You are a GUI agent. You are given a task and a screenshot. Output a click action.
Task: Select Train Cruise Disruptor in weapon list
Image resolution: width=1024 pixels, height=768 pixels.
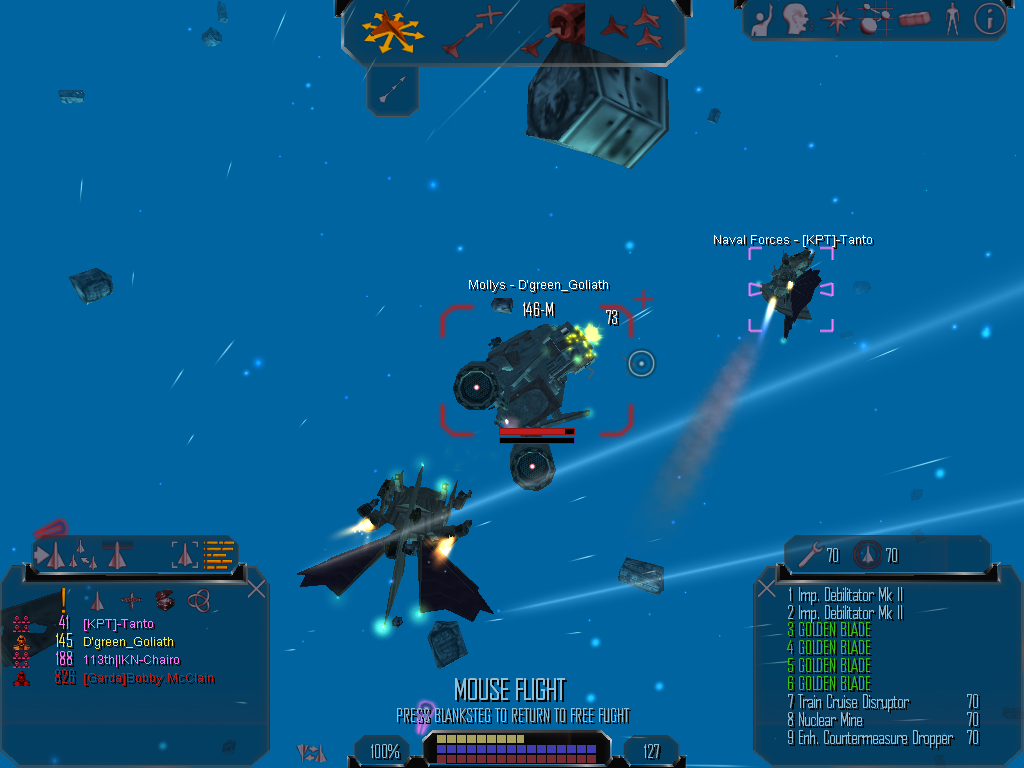click(x=853, y=702)
